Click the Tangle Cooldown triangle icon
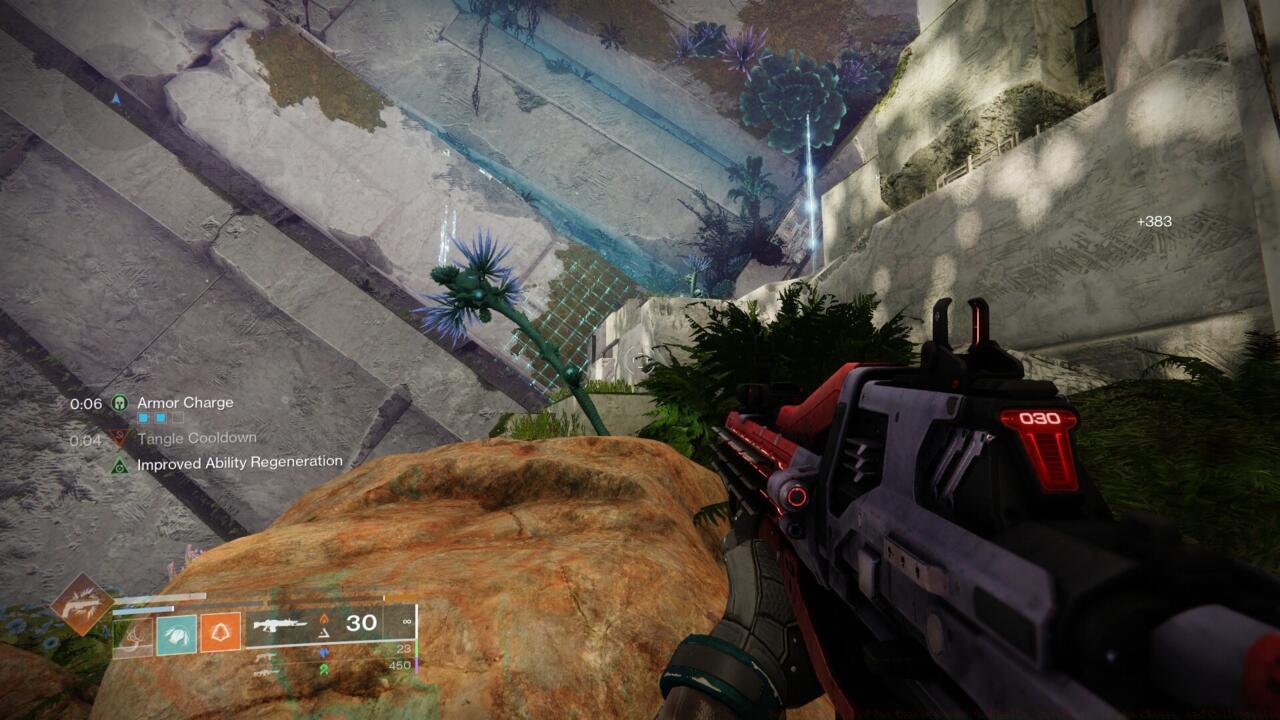 [119, 437]
